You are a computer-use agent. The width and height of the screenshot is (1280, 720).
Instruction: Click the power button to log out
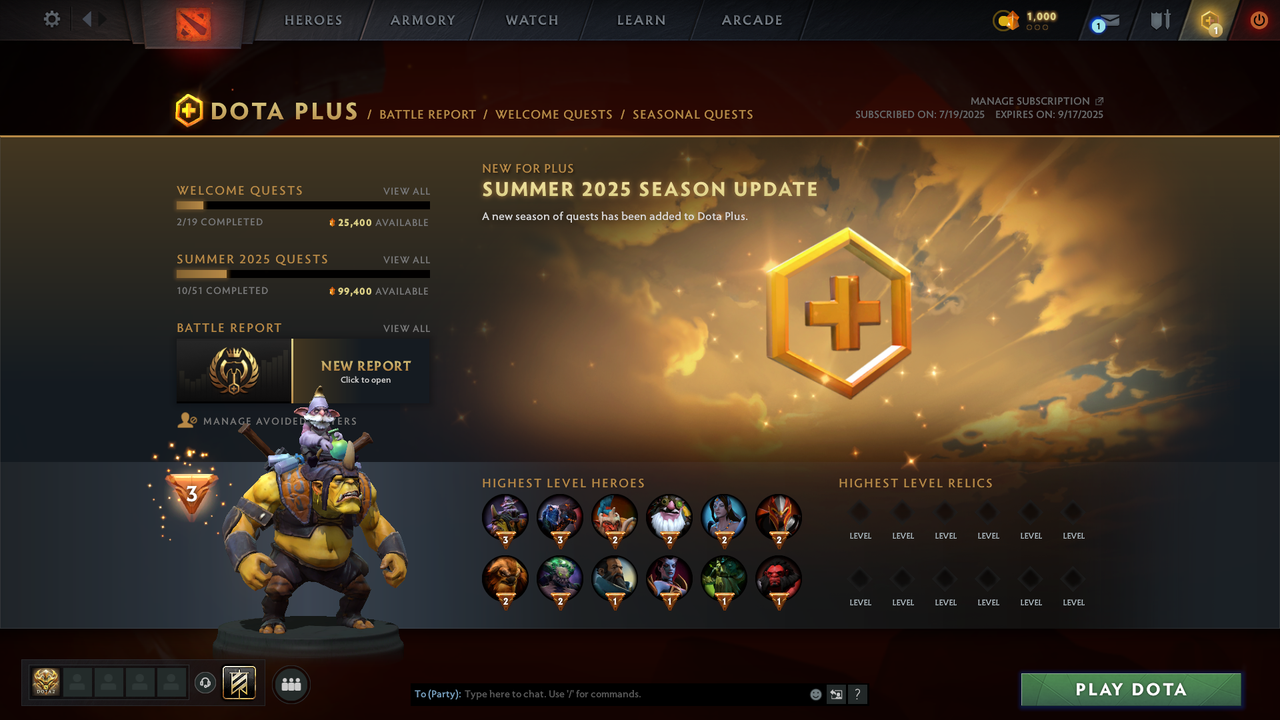tap(1258, 19)
